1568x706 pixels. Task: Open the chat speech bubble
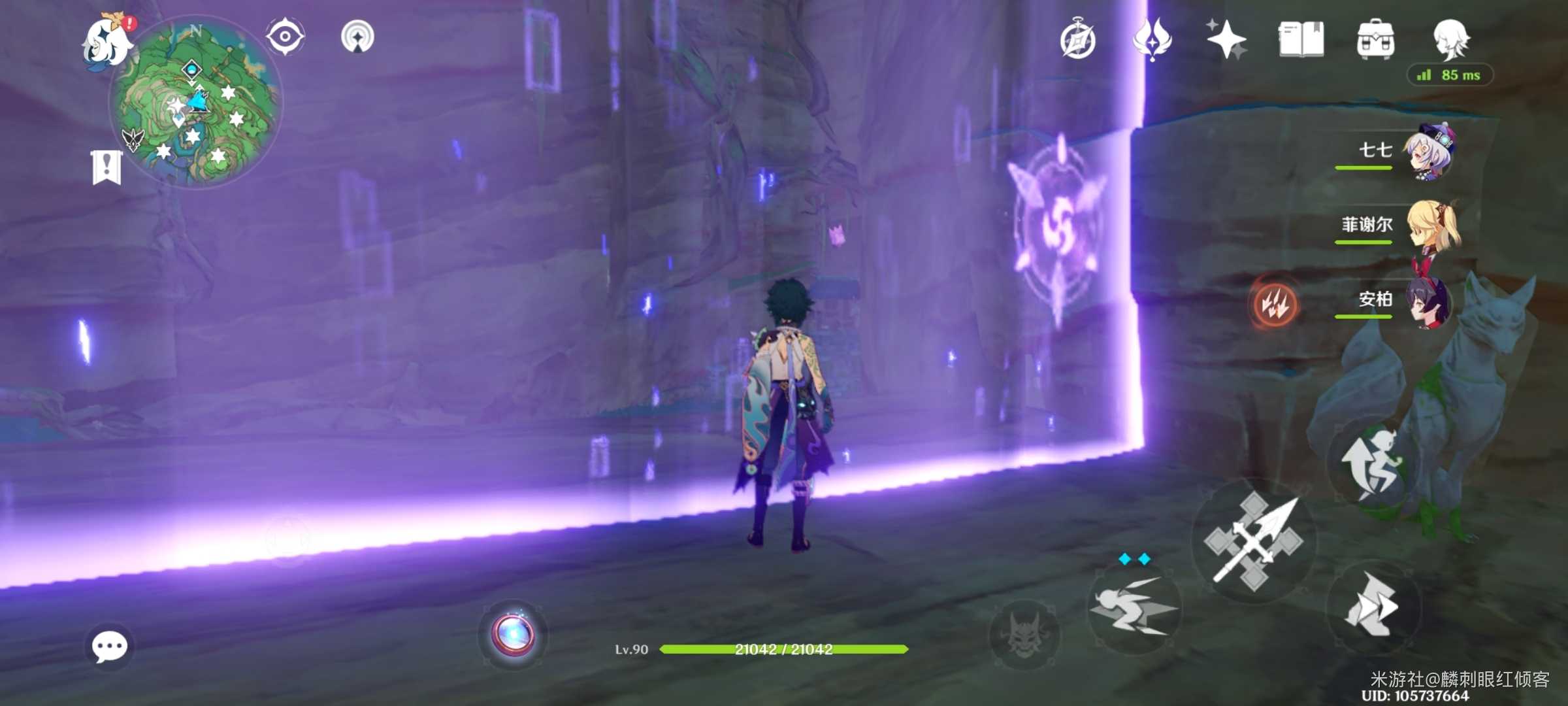[x=109, y=647]
